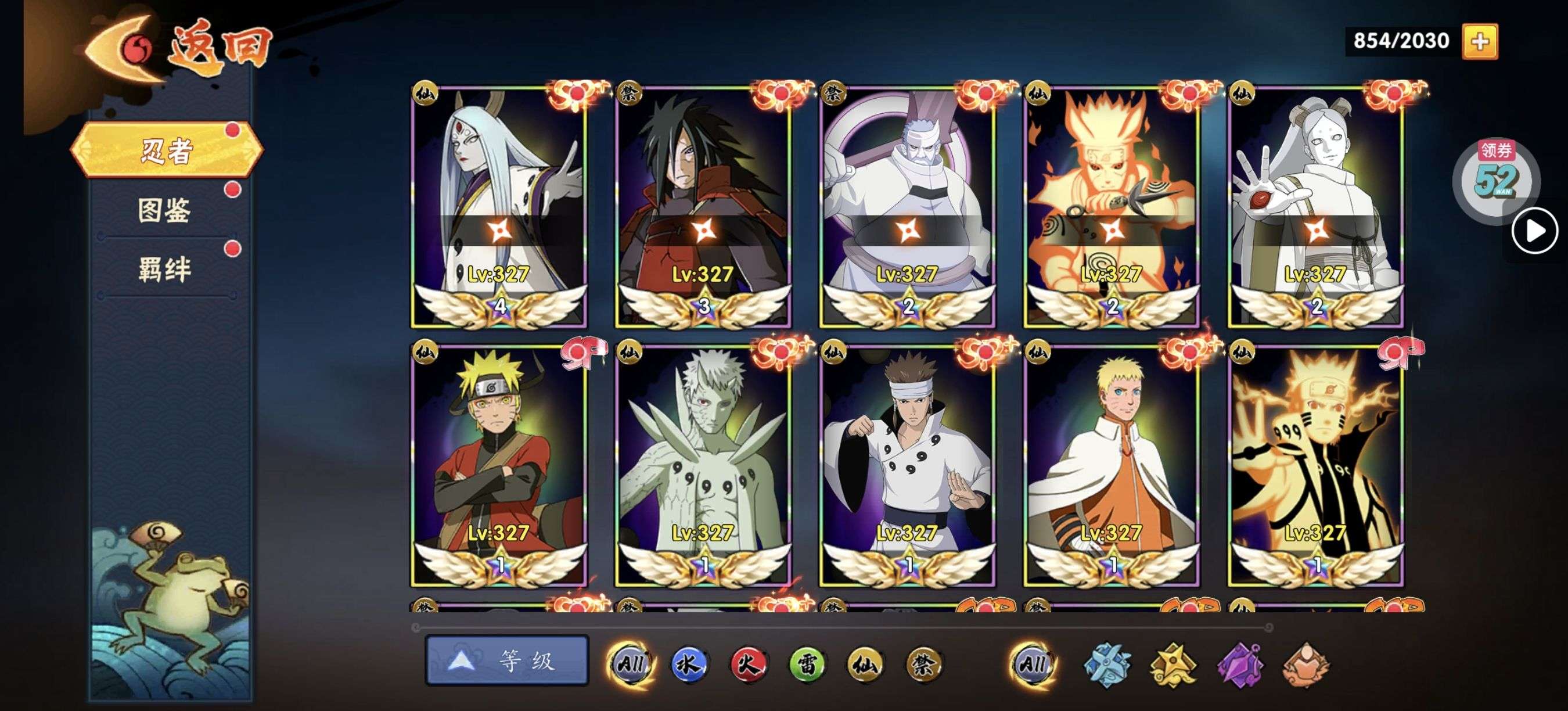Image resolution: width=1568 pixels, height=711 pixels.
Task: Show only the purple crystal class
Action: point(1240,665)
